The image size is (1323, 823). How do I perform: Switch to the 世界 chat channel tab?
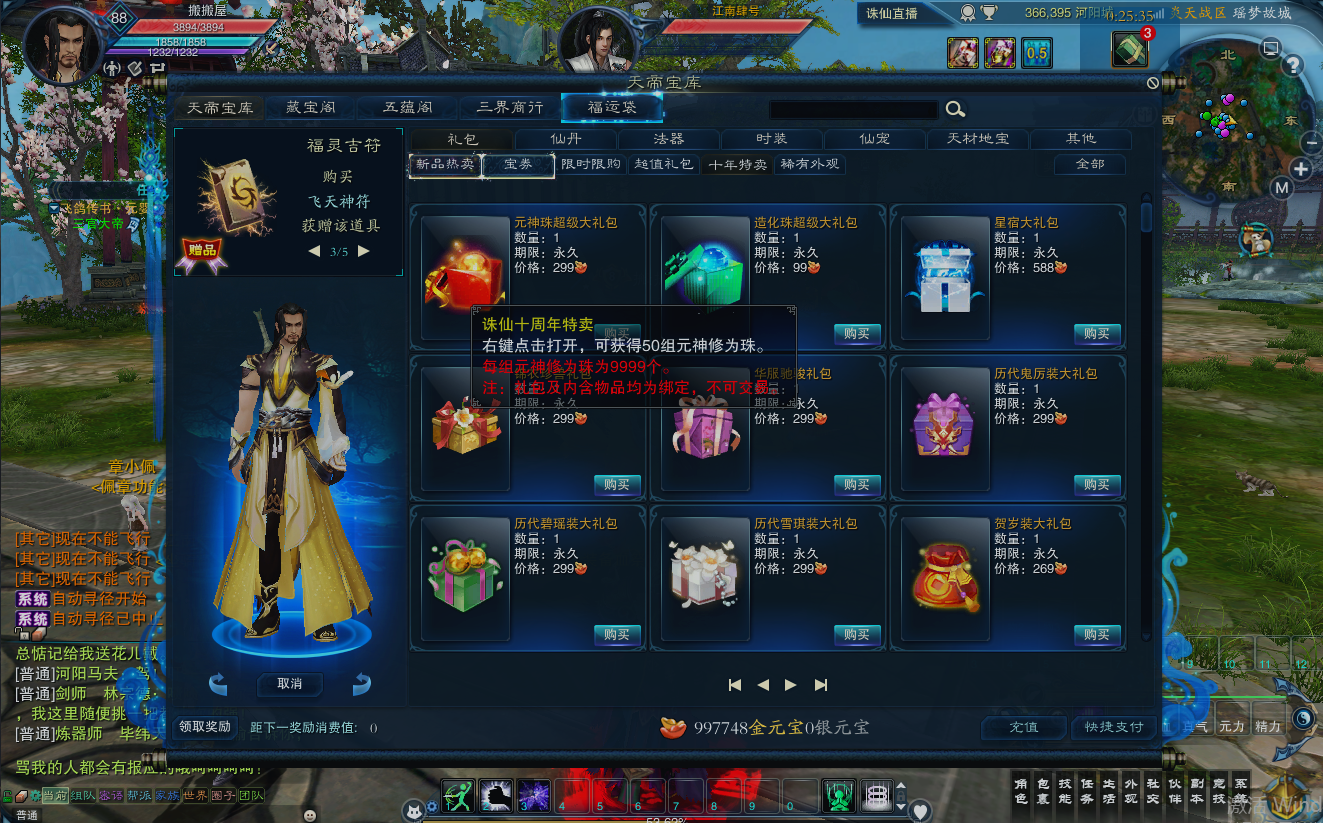pos(194,796)
